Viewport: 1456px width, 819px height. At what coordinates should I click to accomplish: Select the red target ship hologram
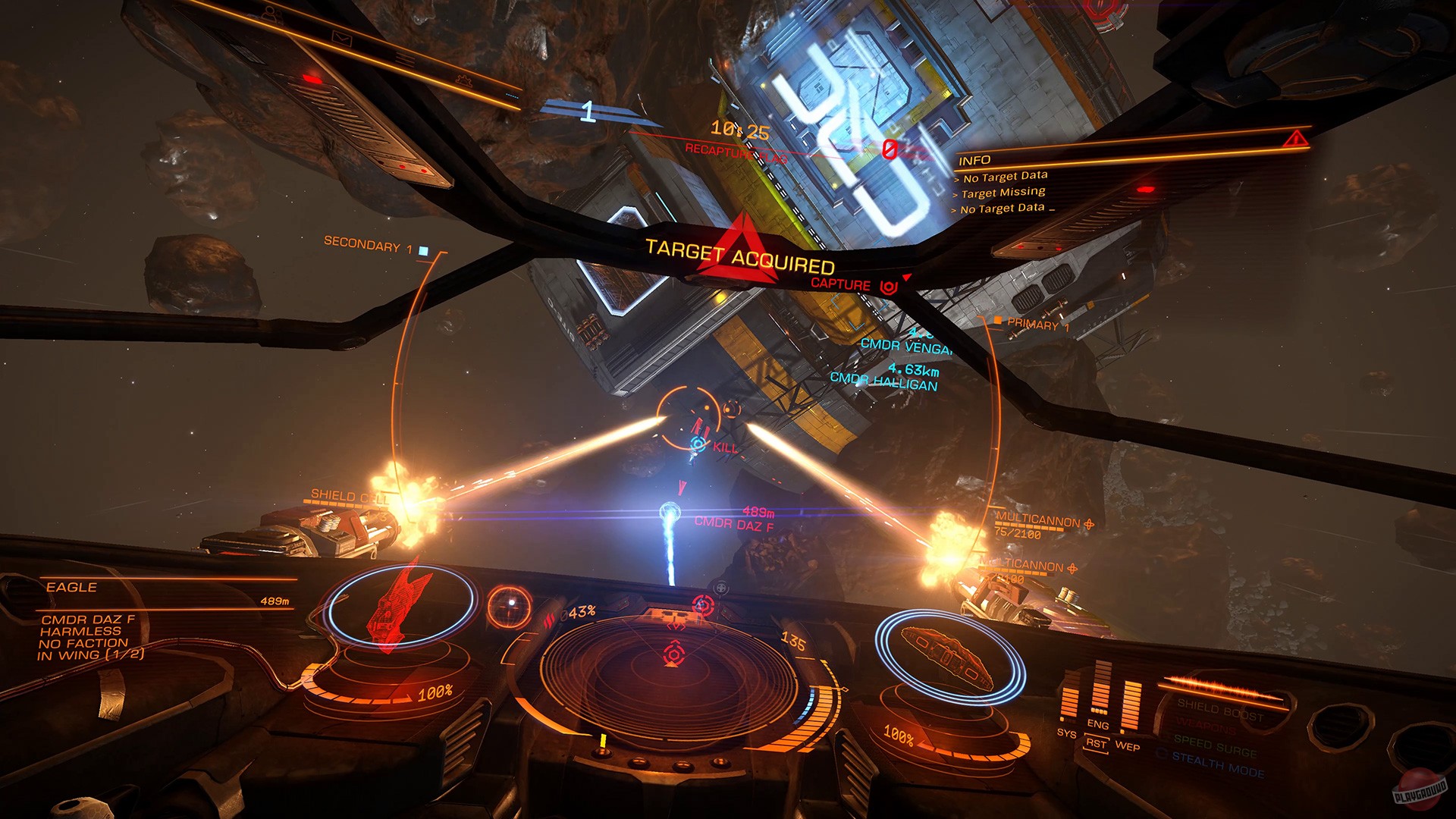(x=398, y=607)
